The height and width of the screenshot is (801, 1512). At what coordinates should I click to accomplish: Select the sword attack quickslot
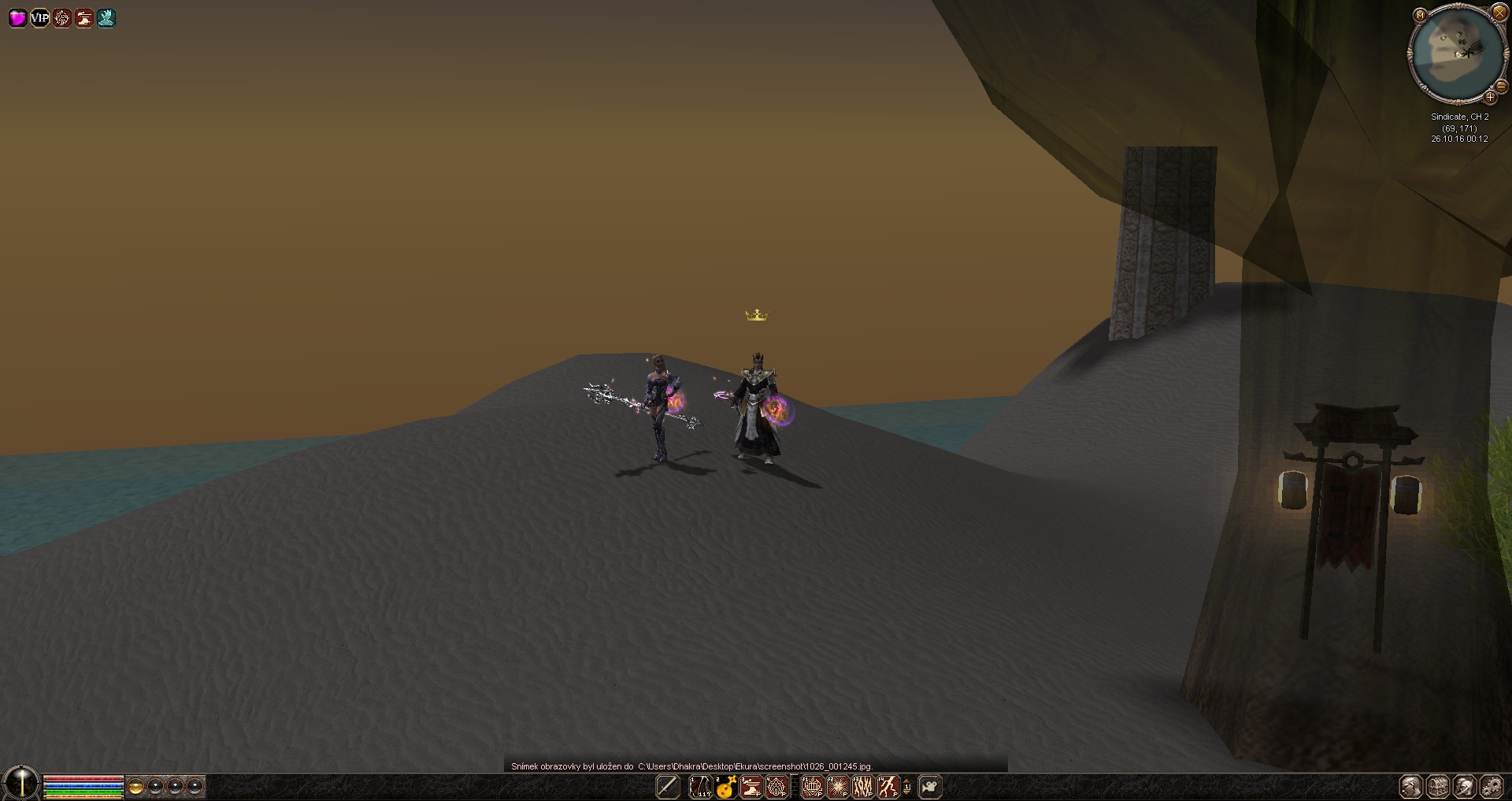coord(668,786)
